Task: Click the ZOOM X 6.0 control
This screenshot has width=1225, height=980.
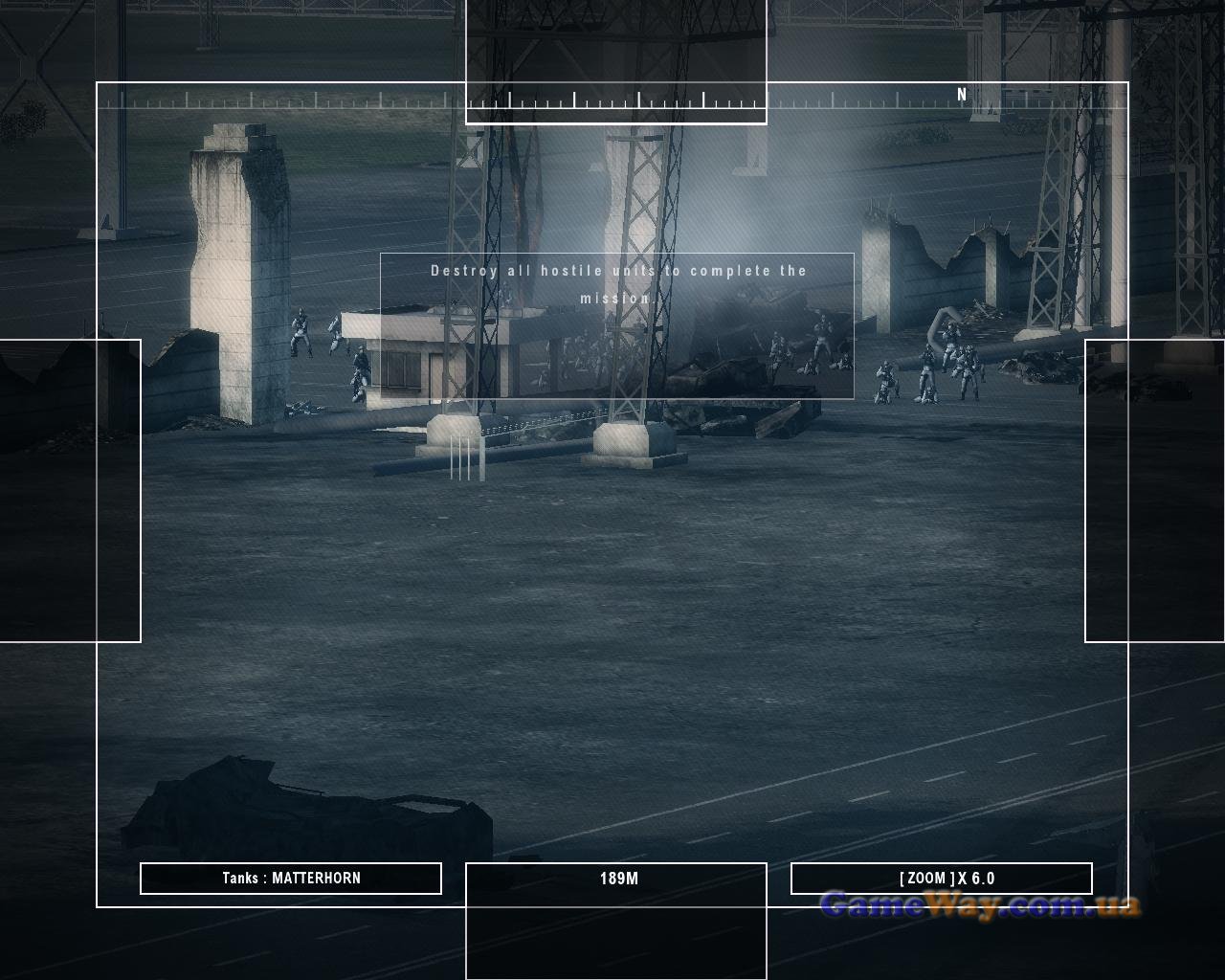Action: [x=942, y=879]
